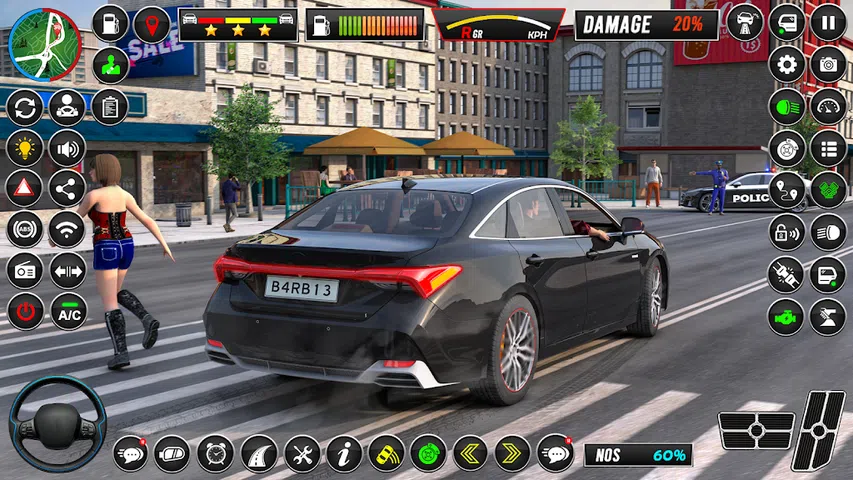Click the share icon
Image resolution: width=853 pixels, height=480 pixels.
click(67, 188)
